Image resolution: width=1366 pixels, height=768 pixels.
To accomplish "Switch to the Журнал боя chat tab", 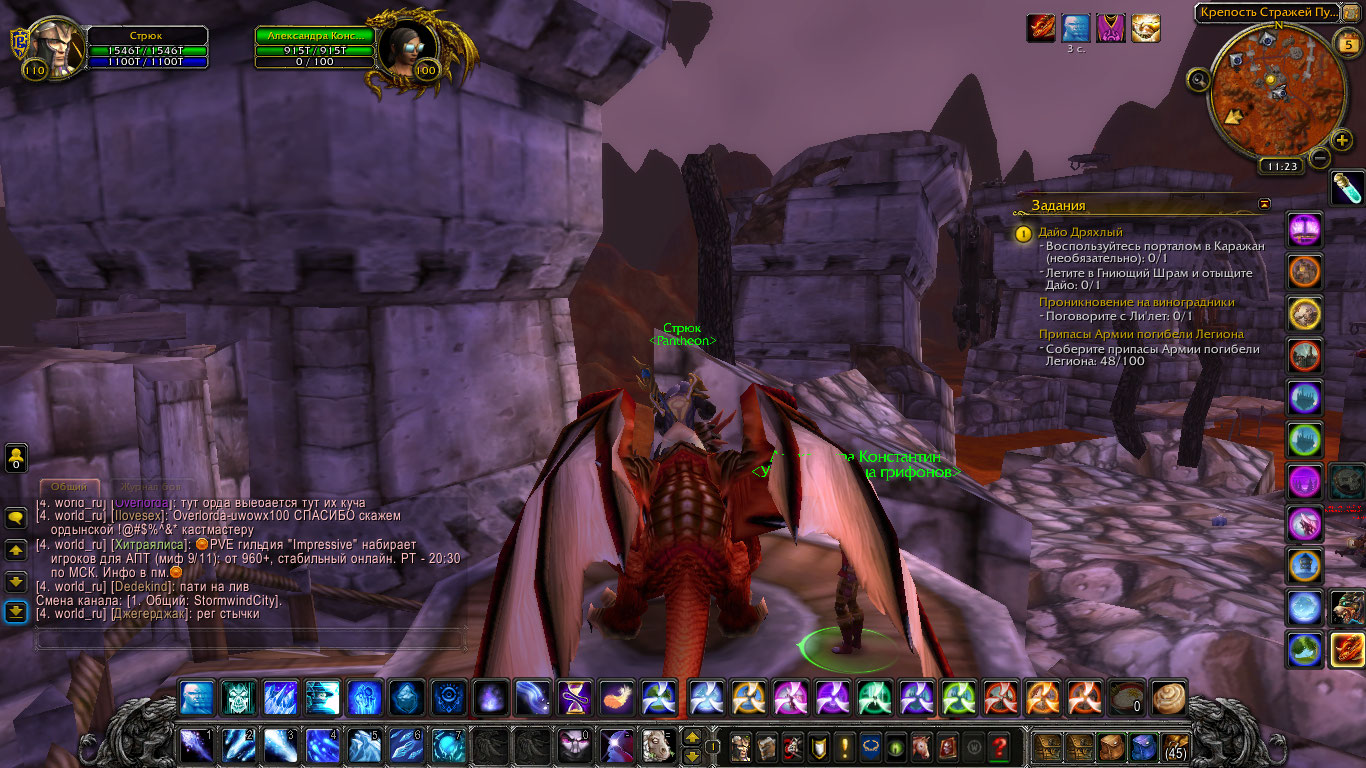I will (x=146, y=486).
